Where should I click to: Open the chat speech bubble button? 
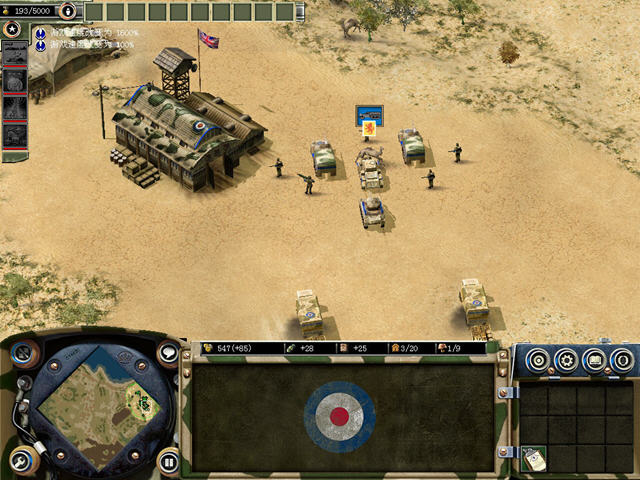tap(167, 352)
